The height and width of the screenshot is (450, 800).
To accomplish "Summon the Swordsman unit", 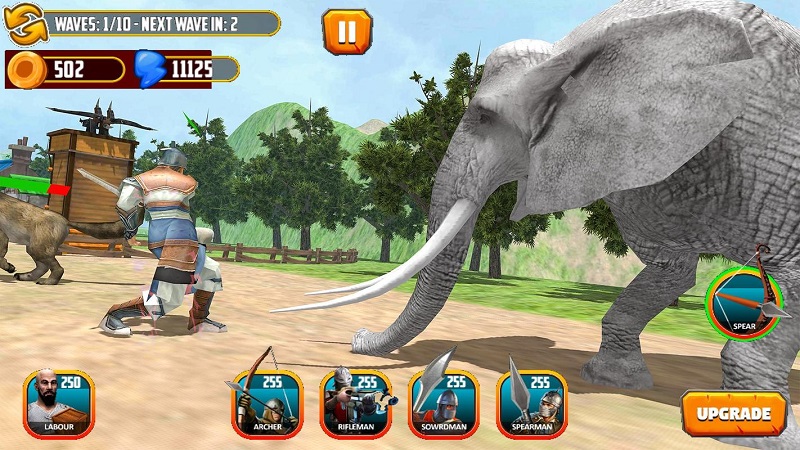I will (x=443, y=404).
